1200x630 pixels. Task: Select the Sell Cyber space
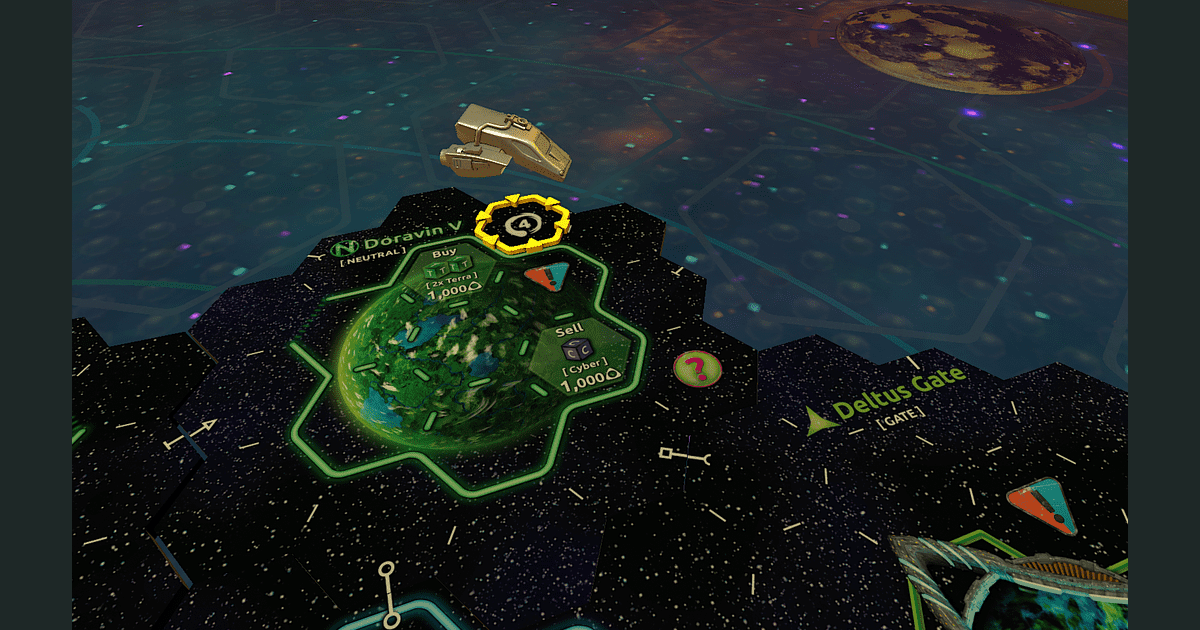(x=576, y=359)
